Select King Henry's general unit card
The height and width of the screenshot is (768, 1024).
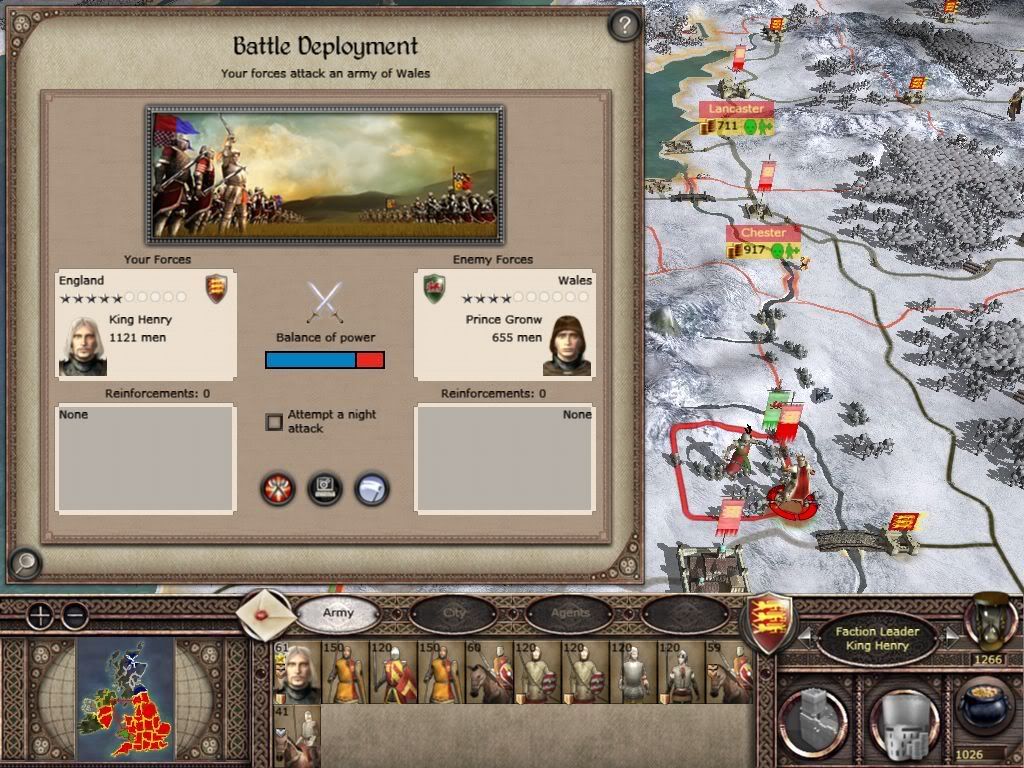[296, 674]
